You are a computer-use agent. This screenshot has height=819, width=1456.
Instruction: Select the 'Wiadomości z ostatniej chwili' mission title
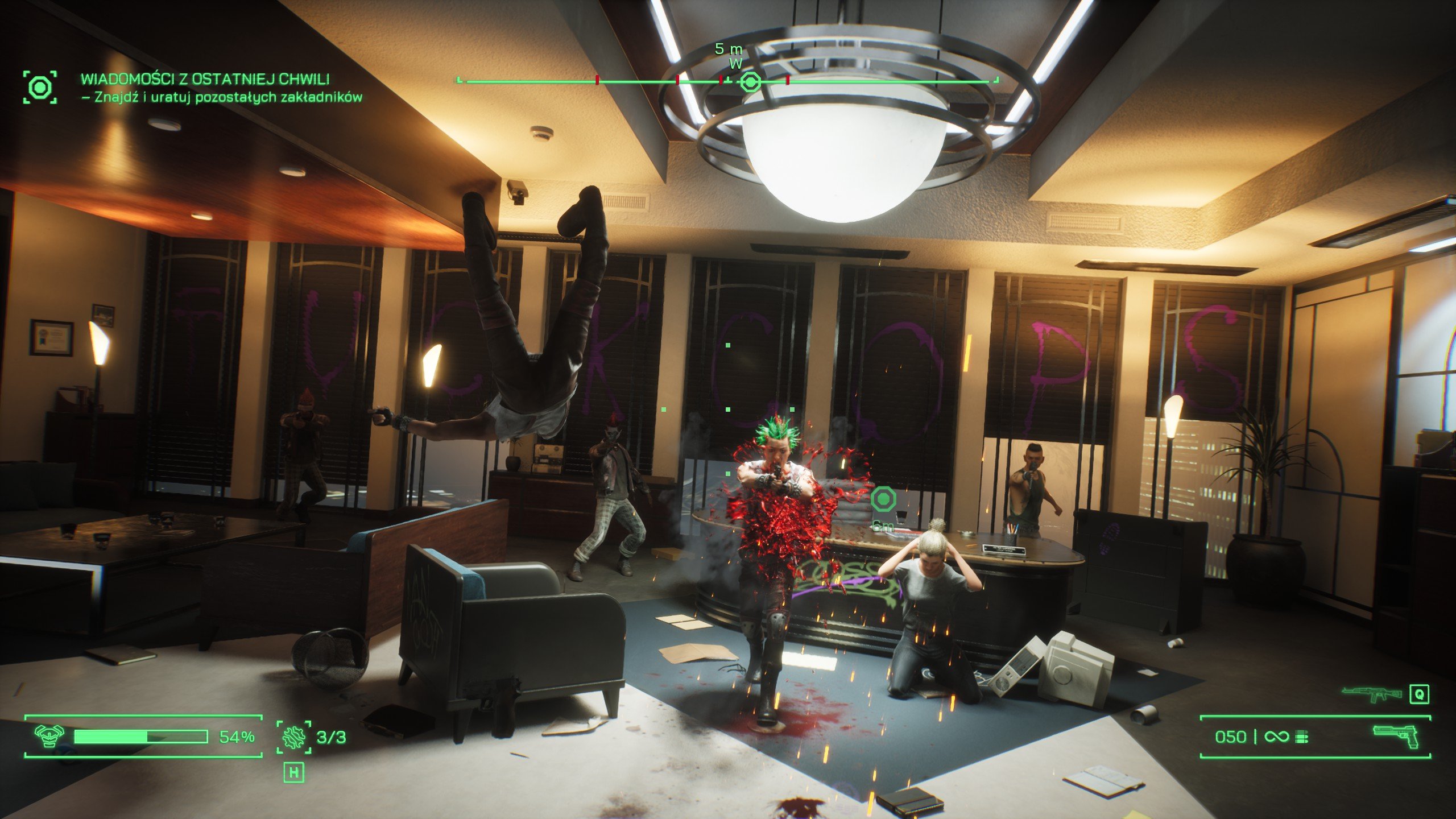(205, 79)
